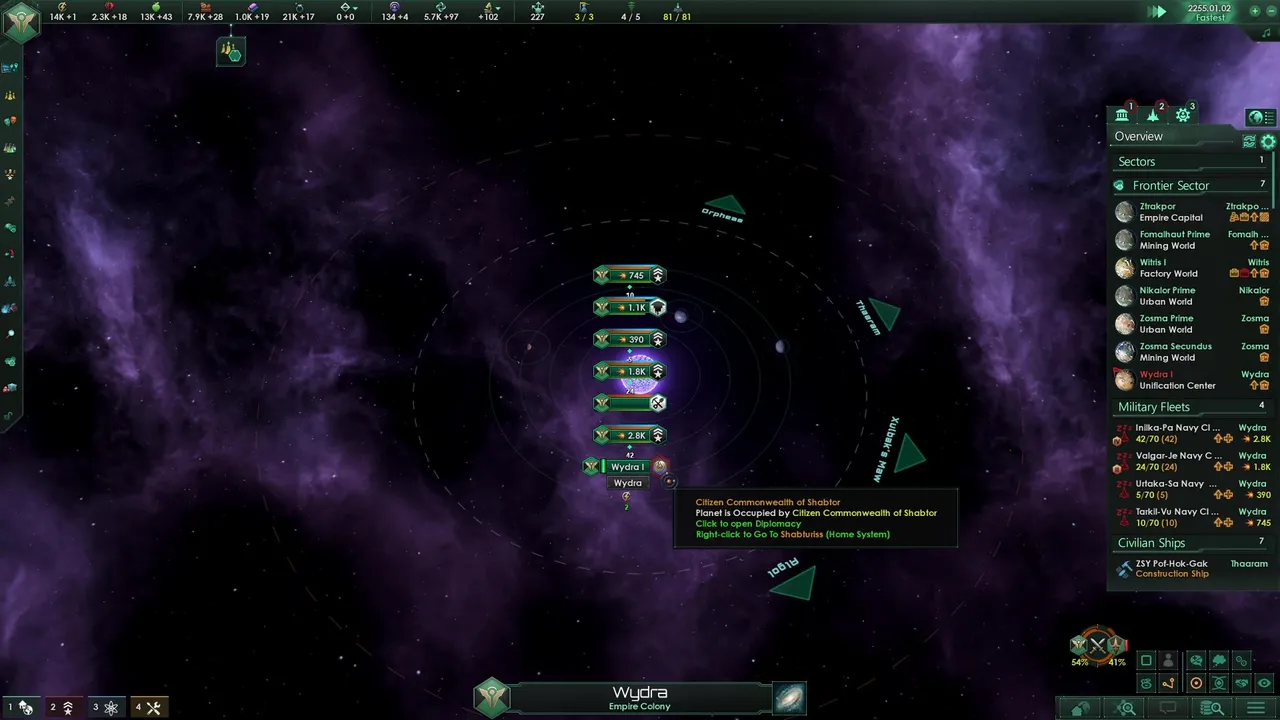
Task: Switch to the outliner government building tab
Action: click(x=1122, y=115)
